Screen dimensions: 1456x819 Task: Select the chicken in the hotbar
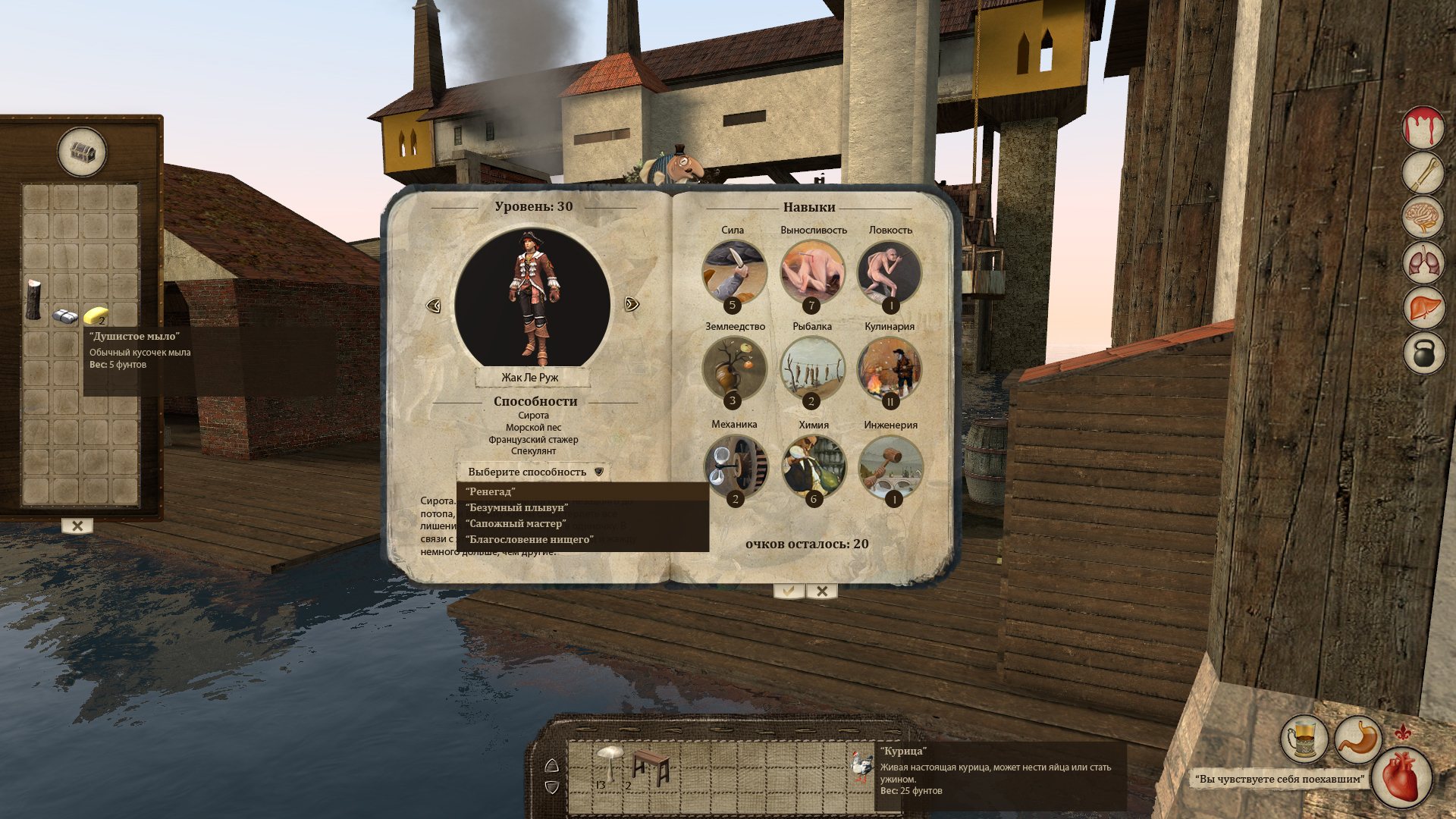(861, 767)
